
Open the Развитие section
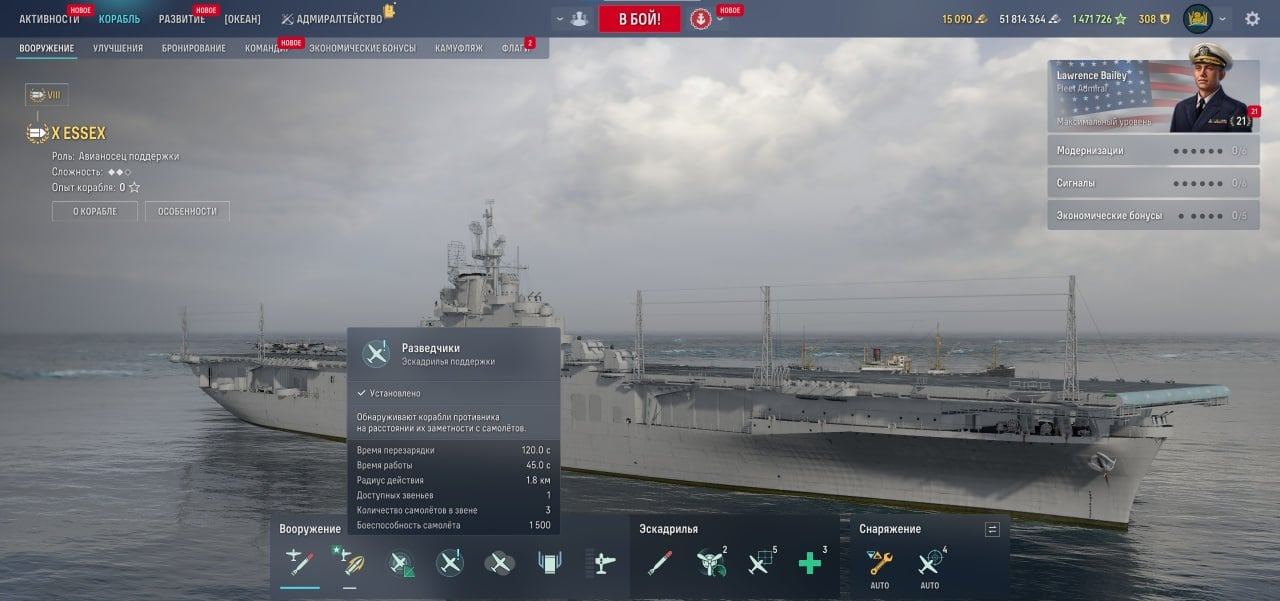pyautogui.click(x=182, y=19)
